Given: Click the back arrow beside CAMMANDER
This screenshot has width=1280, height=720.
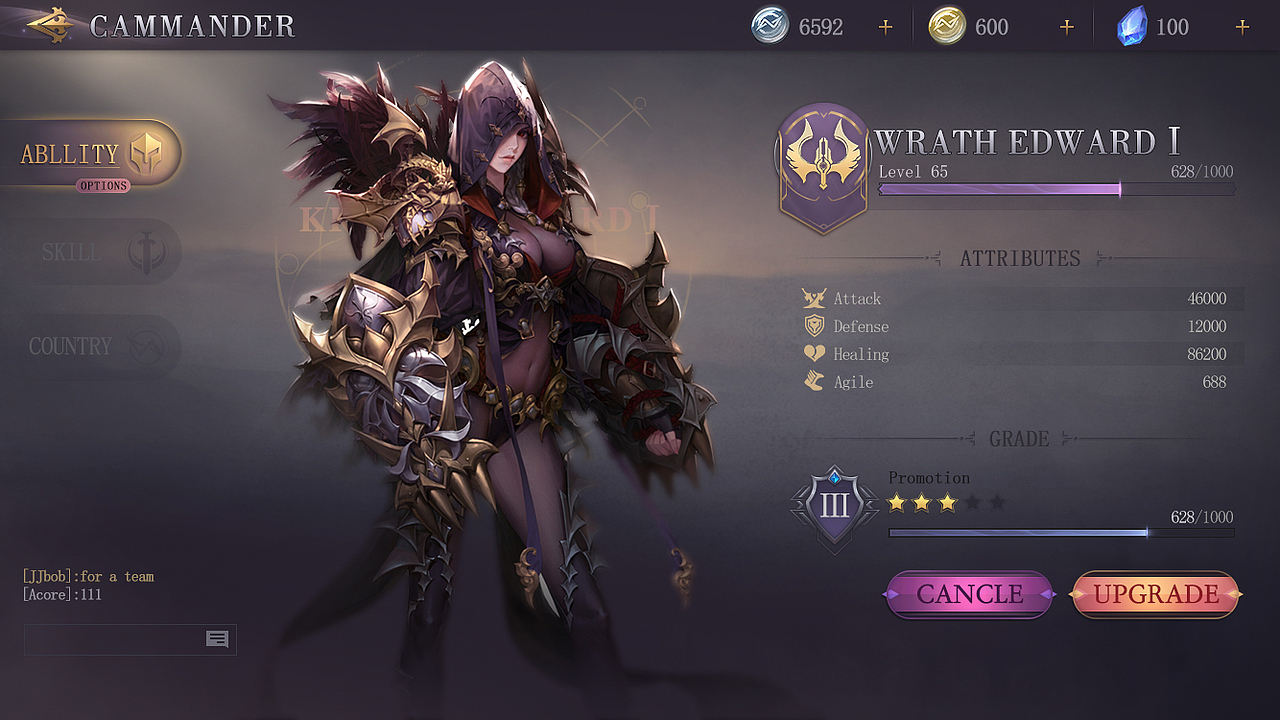Looking at the screenshot, I should [50, 26].
